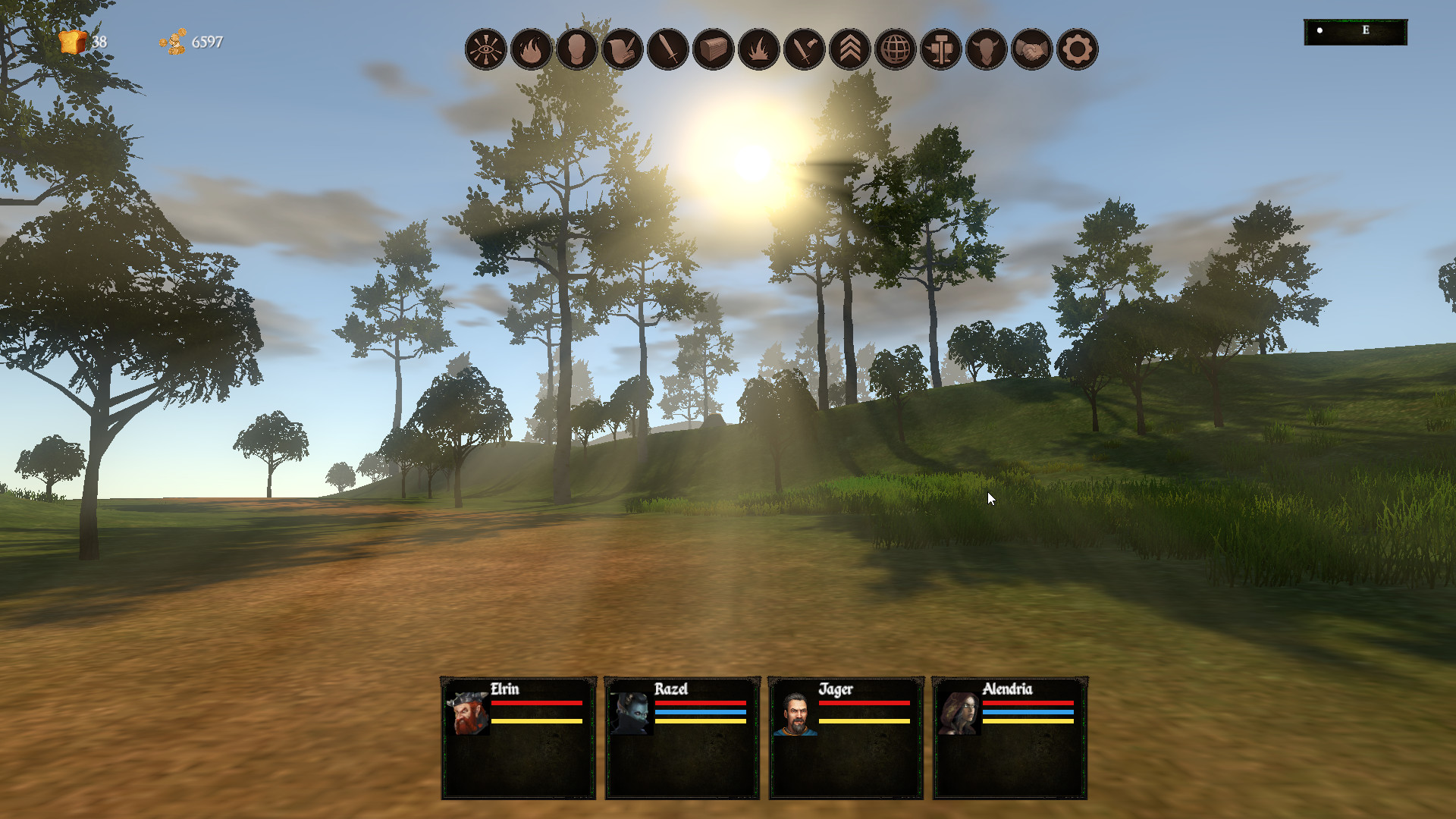This screenshot has height=819, width=1456.
Task: Open the character head menu
Action: 577,49
